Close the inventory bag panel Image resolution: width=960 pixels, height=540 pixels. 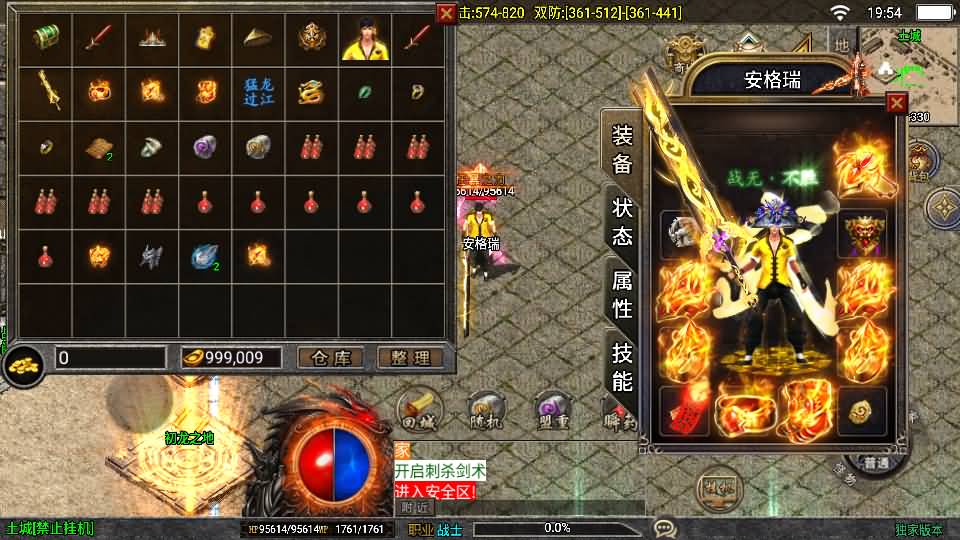coord(446,13)
